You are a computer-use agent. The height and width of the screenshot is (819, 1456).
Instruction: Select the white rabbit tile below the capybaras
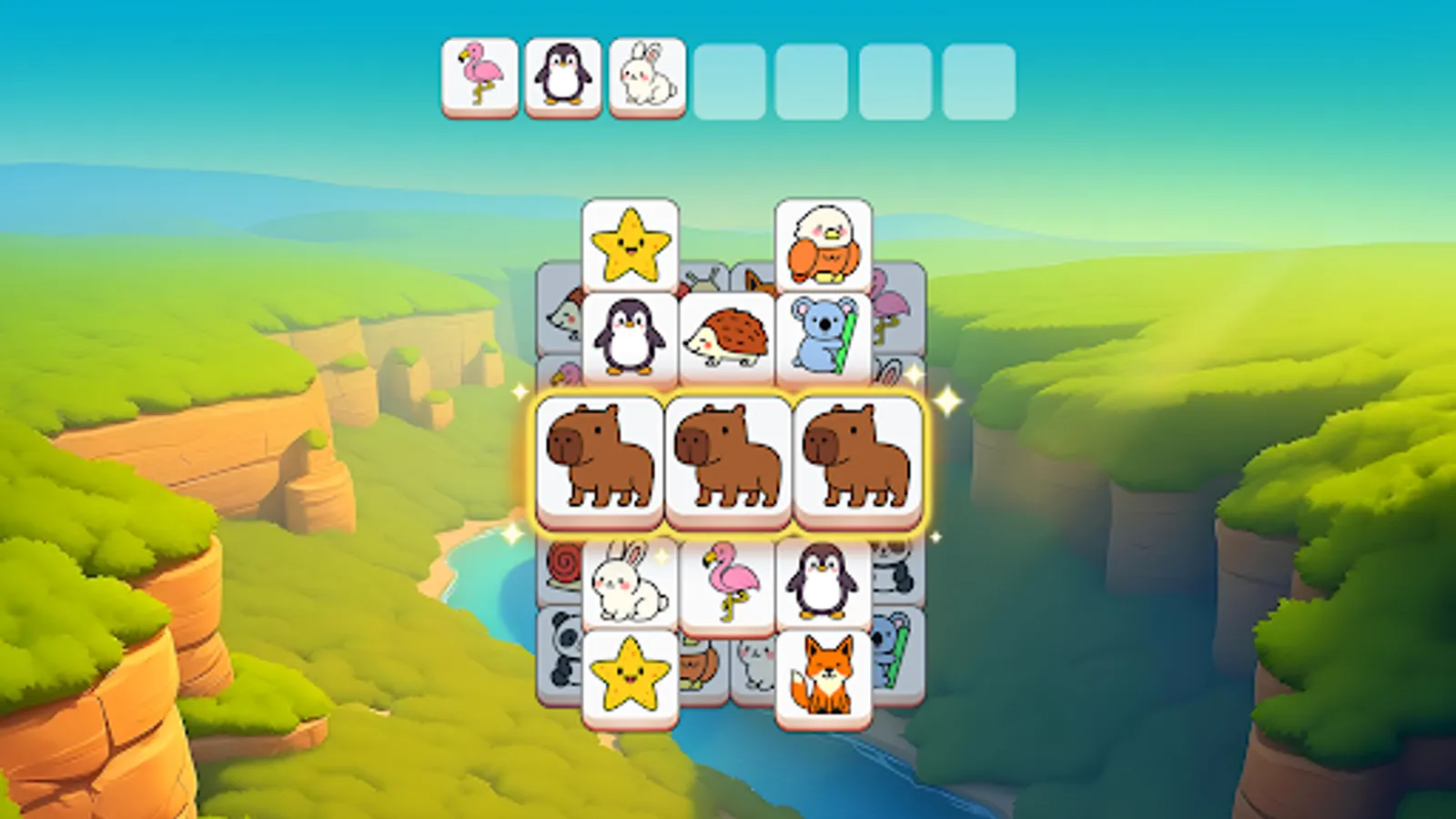click(628, 582)
